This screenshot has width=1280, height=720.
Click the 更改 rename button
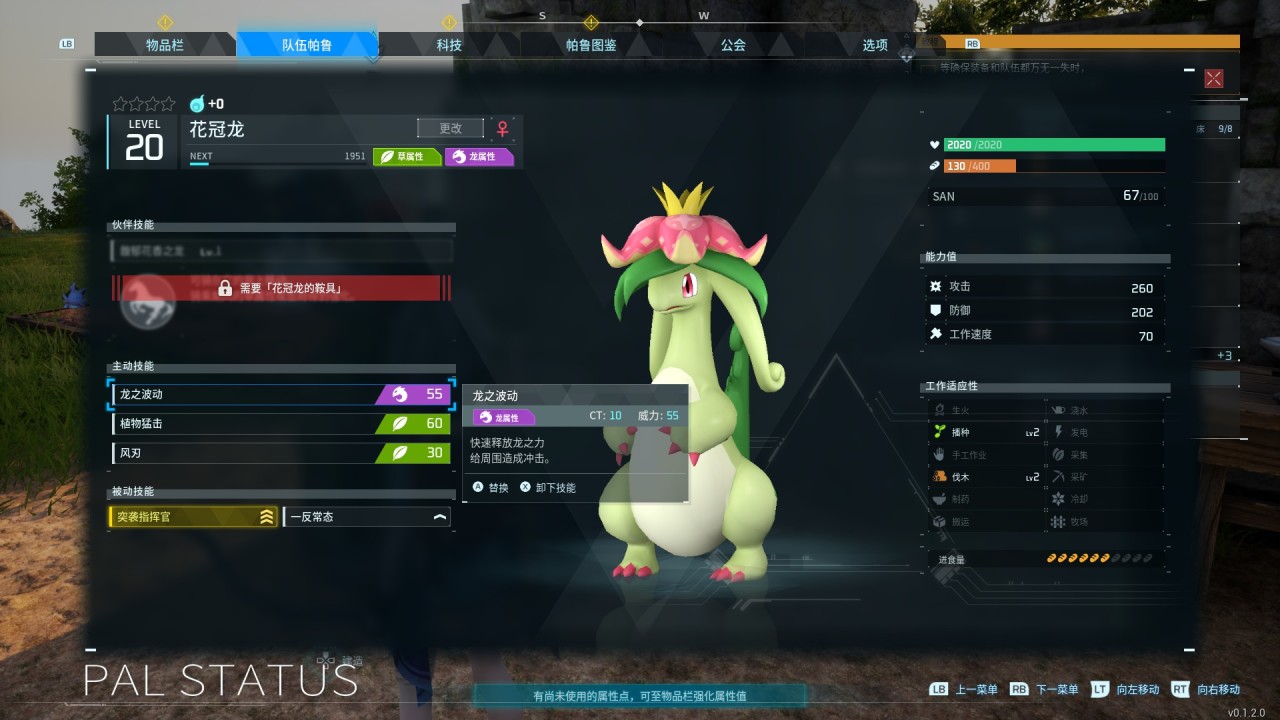(450, 128)
